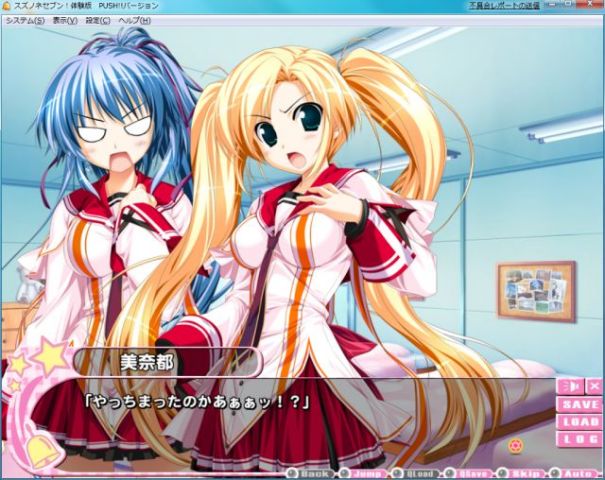Open the LOAD screen
This screenshot has width=605, height=480.
580,422
